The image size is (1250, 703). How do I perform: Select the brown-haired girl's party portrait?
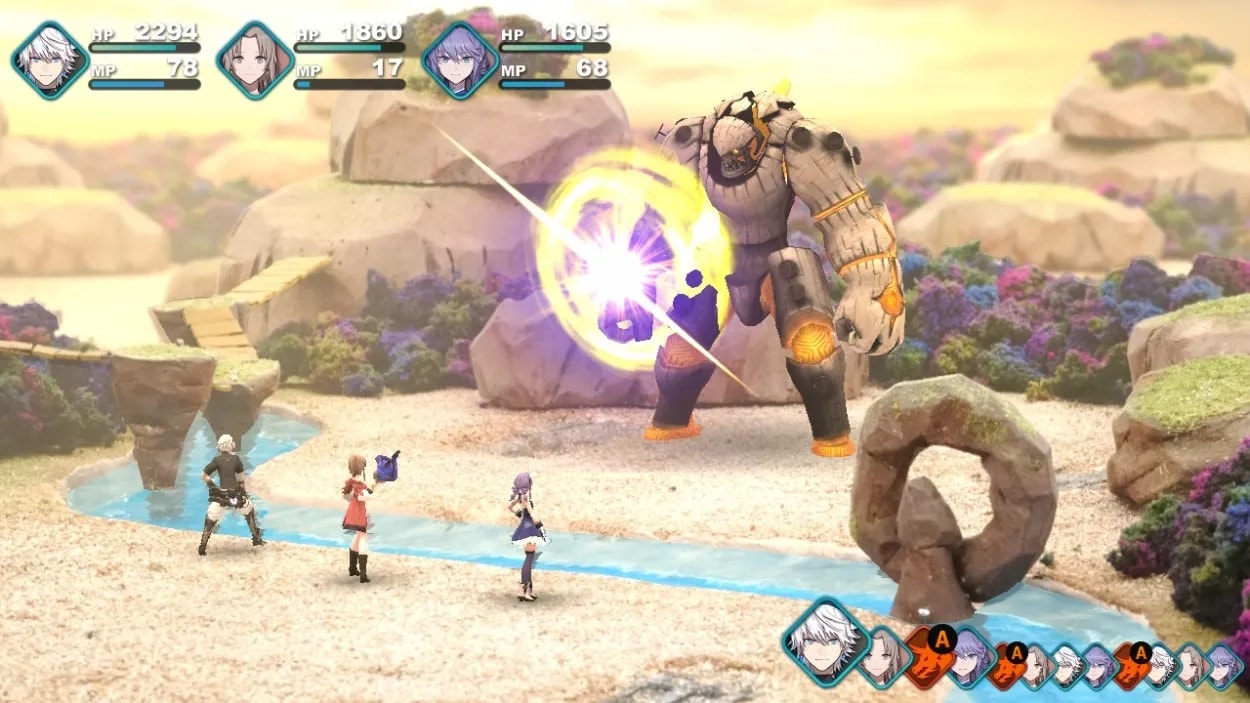255,60
